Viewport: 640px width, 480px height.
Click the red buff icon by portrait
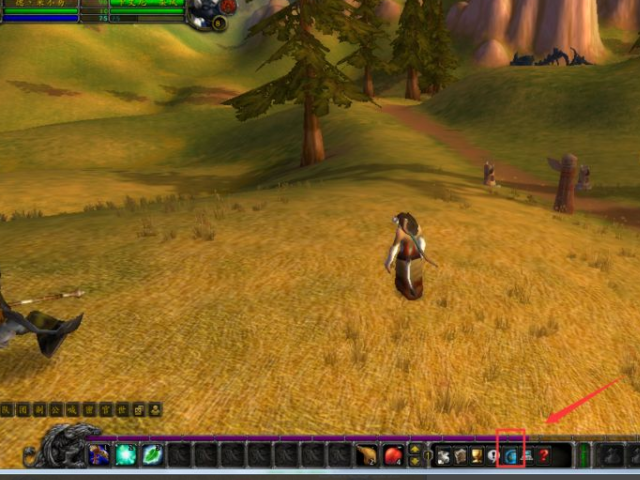[228, 6]
